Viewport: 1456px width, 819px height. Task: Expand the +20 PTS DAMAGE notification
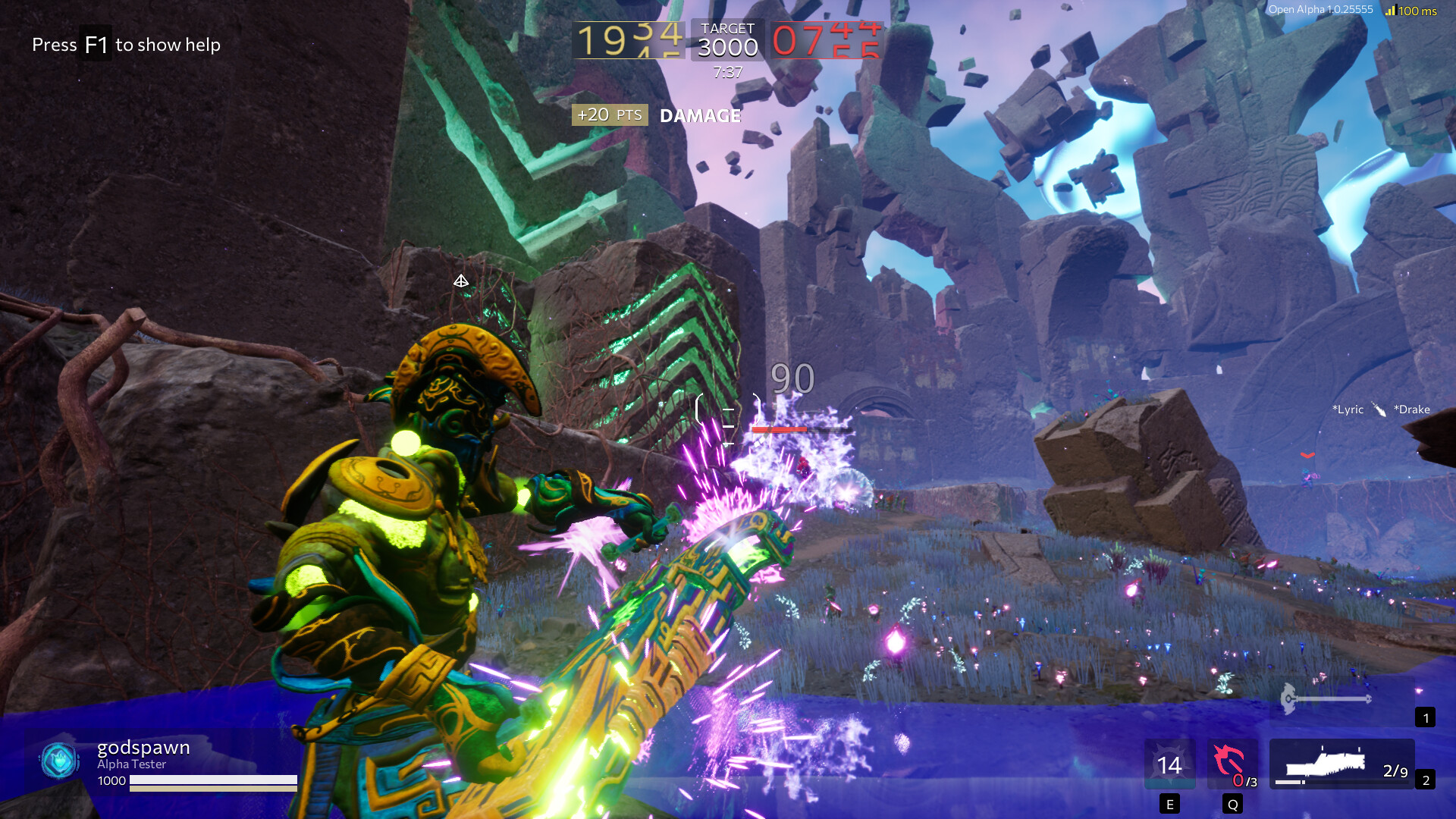coord(656,115)
